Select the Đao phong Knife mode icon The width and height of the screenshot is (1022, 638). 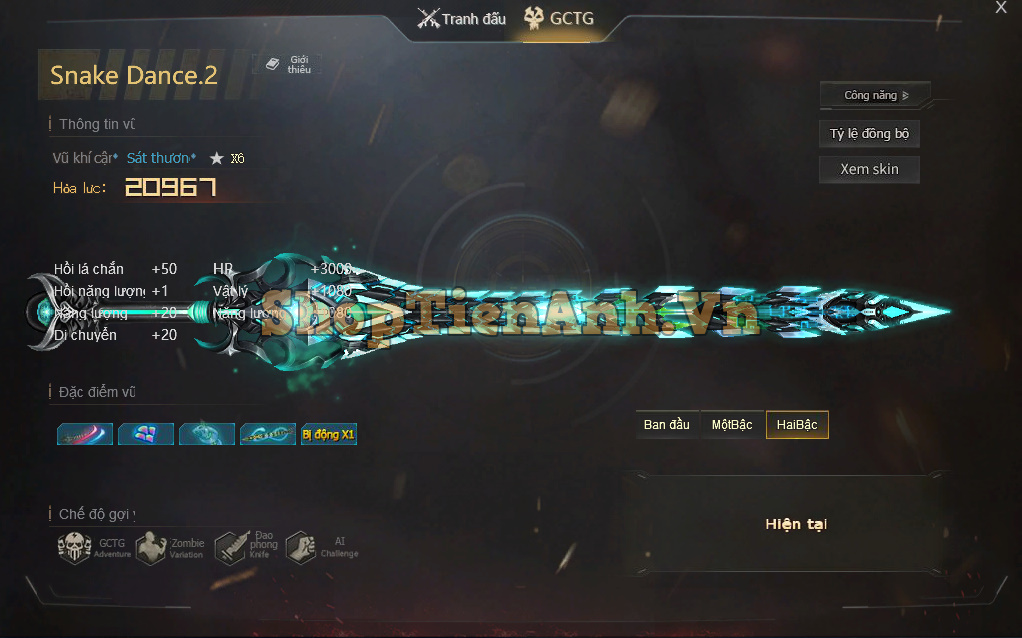[x=230, y=546]
